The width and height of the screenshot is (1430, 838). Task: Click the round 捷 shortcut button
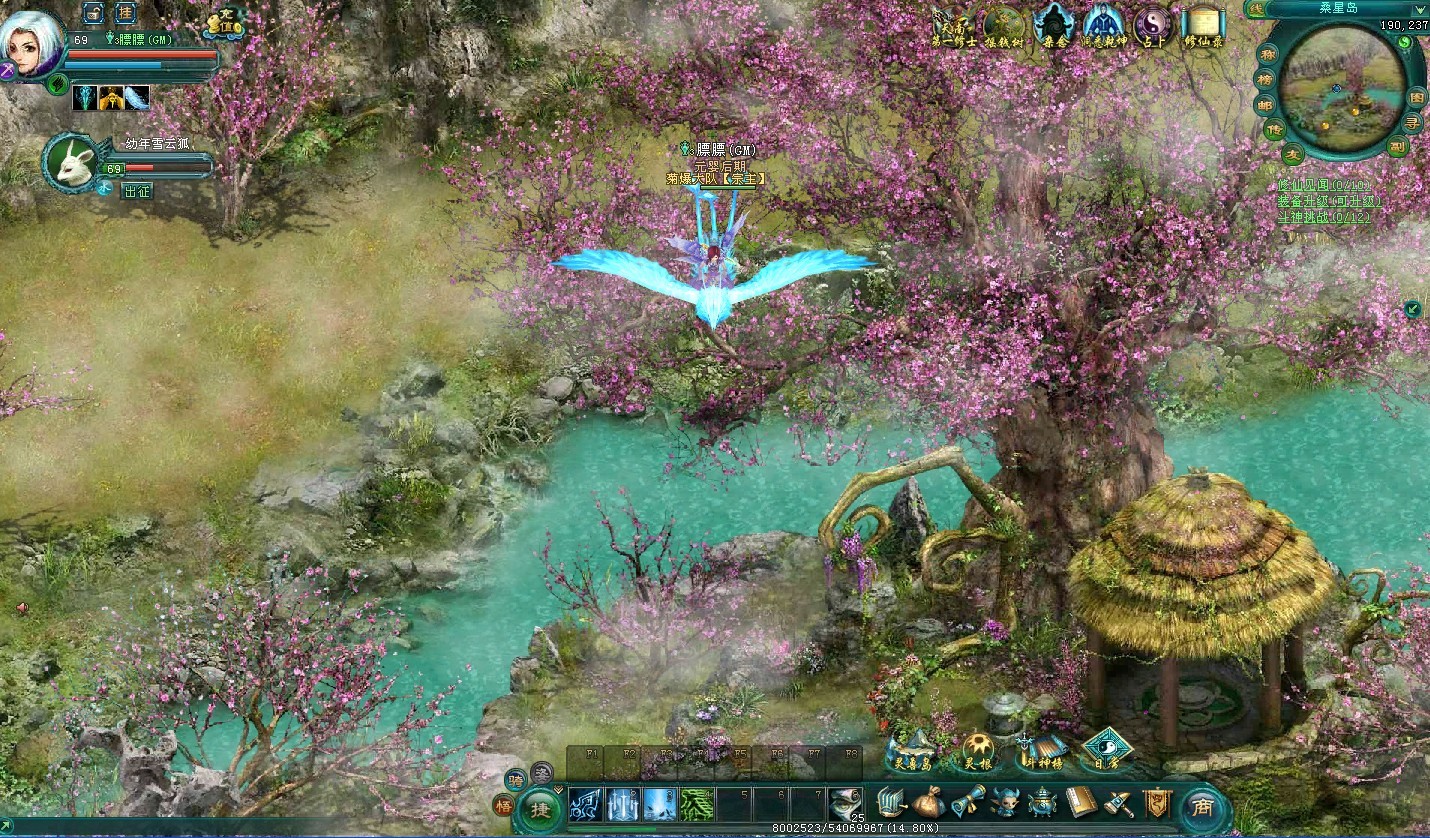[541, 808]
